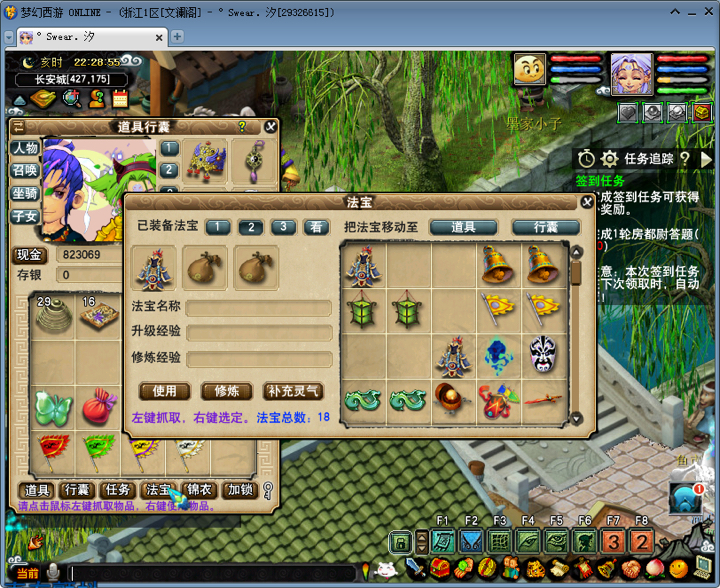Click the 补充灵气 replenish button
The height and width of the screenshot is (588, 720).
(293, 391)
